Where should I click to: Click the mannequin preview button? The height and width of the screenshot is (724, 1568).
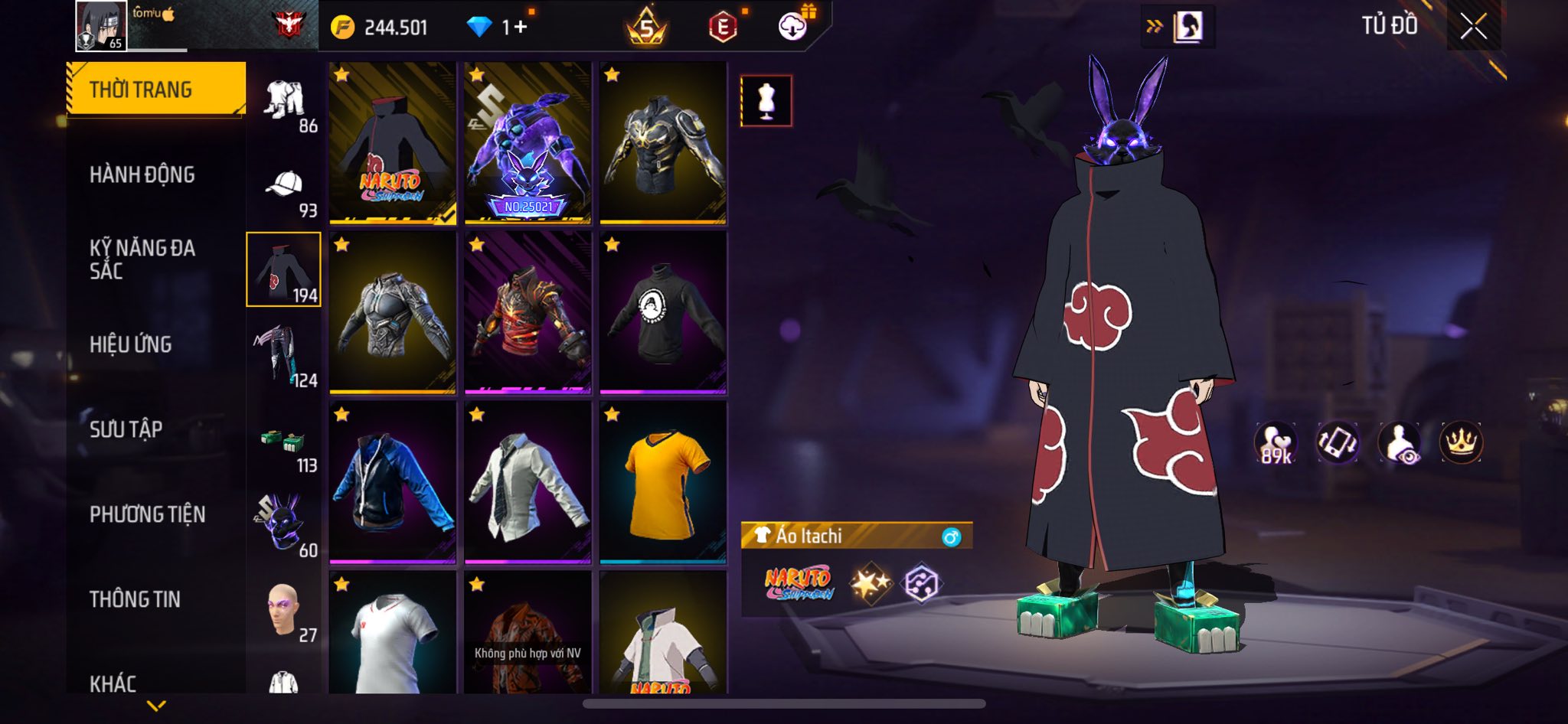766,101
